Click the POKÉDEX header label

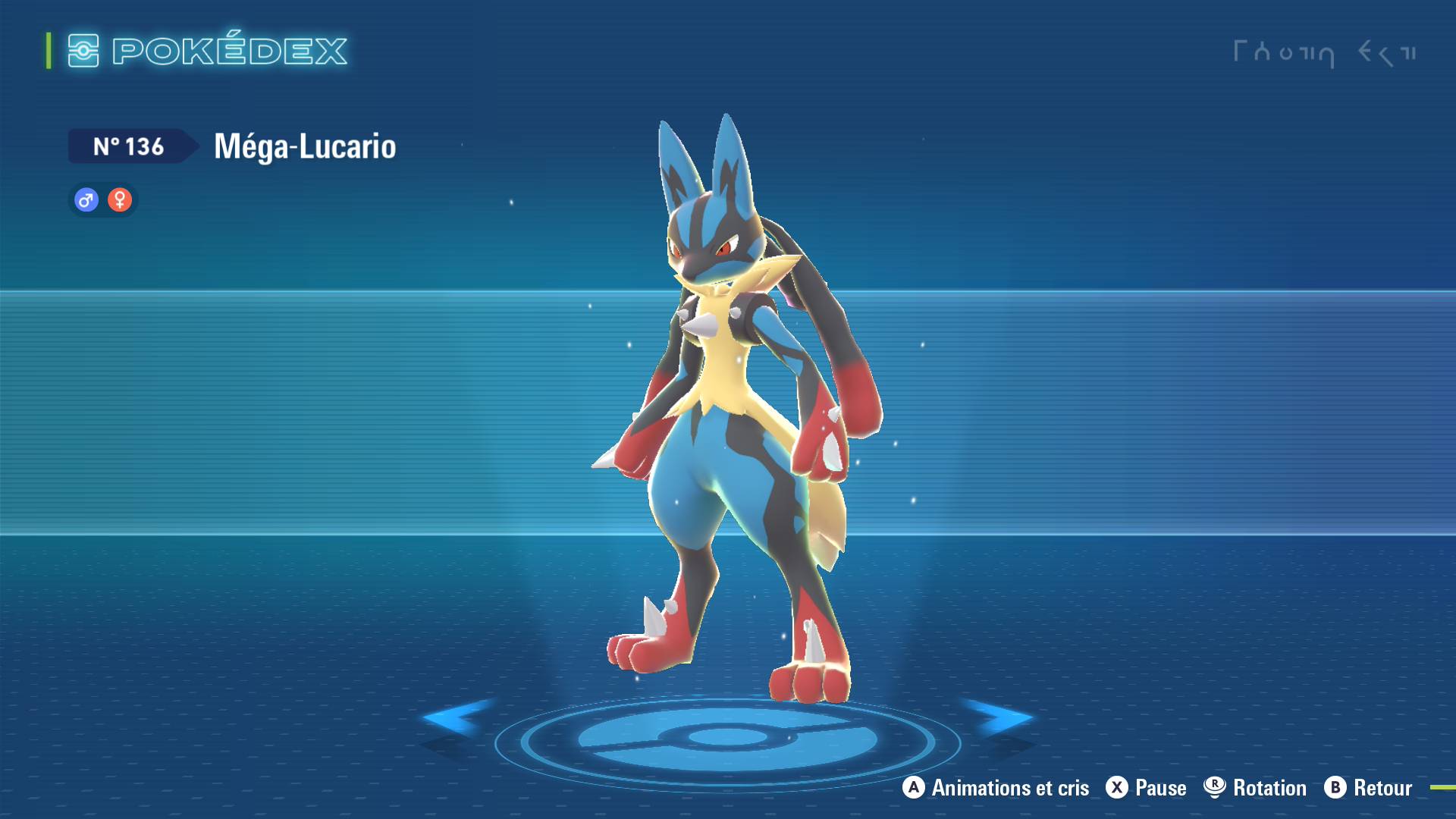click(227, 51)
